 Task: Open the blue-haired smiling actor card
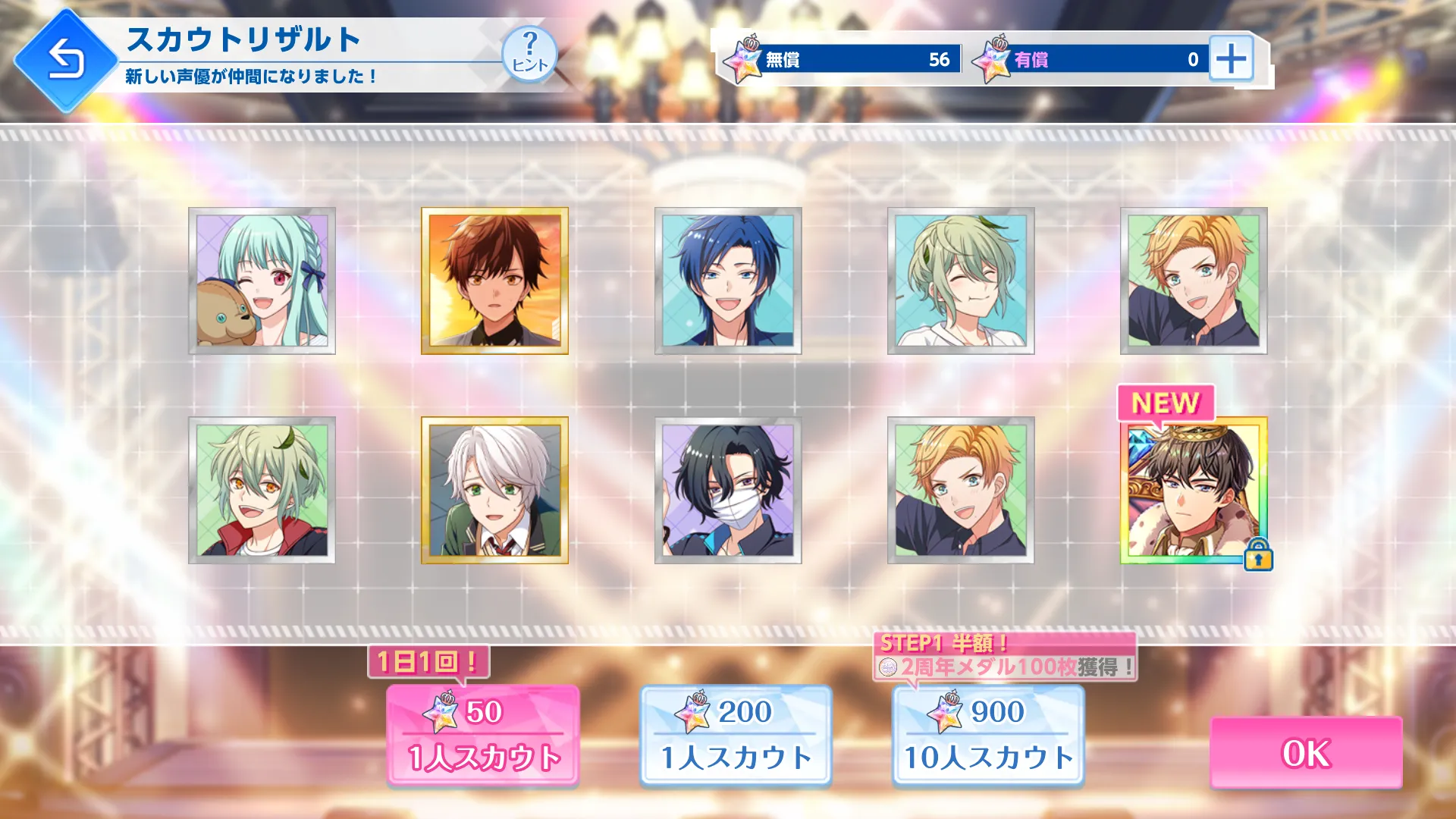728,281
